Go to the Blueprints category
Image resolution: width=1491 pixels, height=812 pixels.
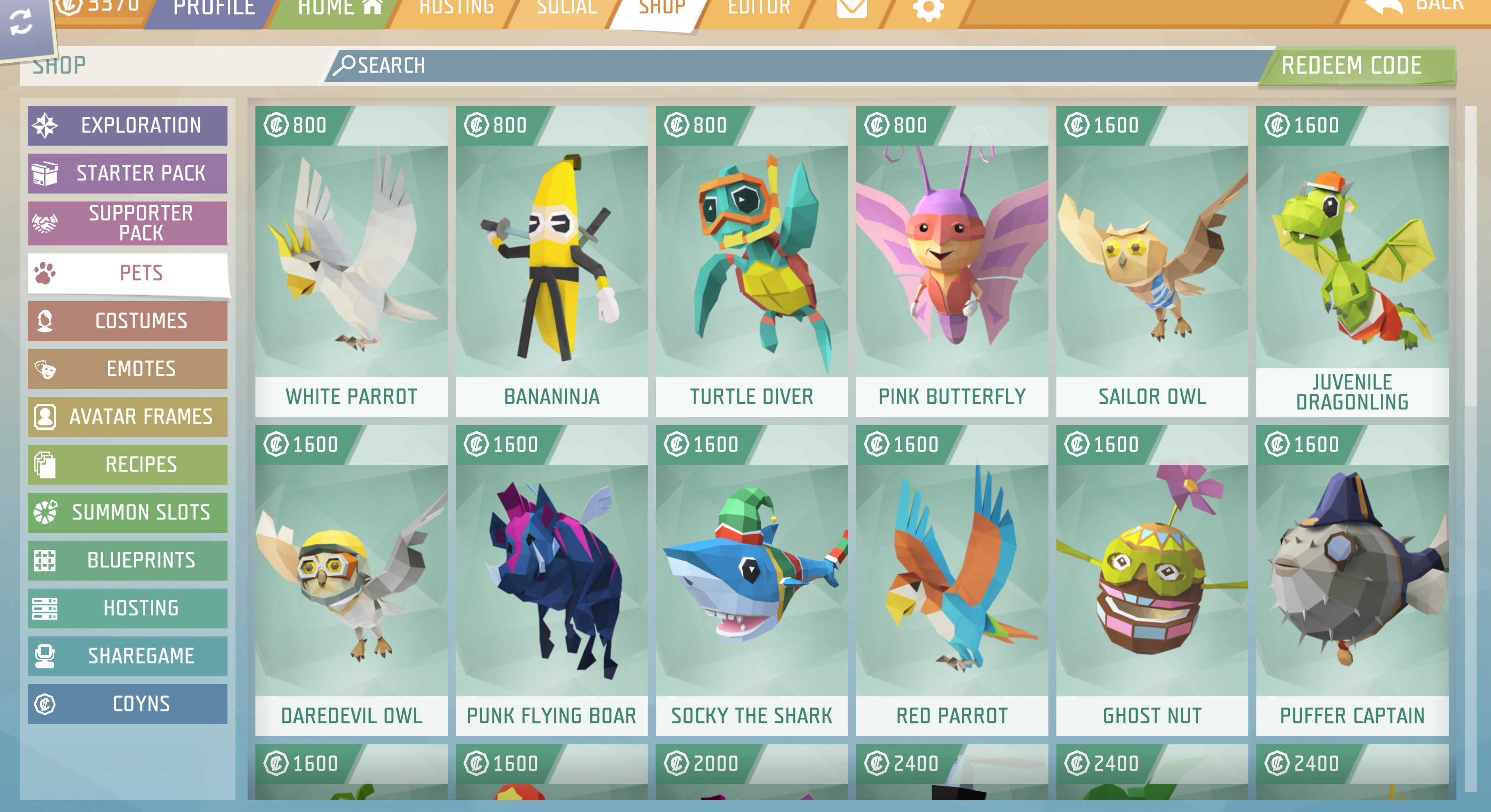[x=127, y=560]
